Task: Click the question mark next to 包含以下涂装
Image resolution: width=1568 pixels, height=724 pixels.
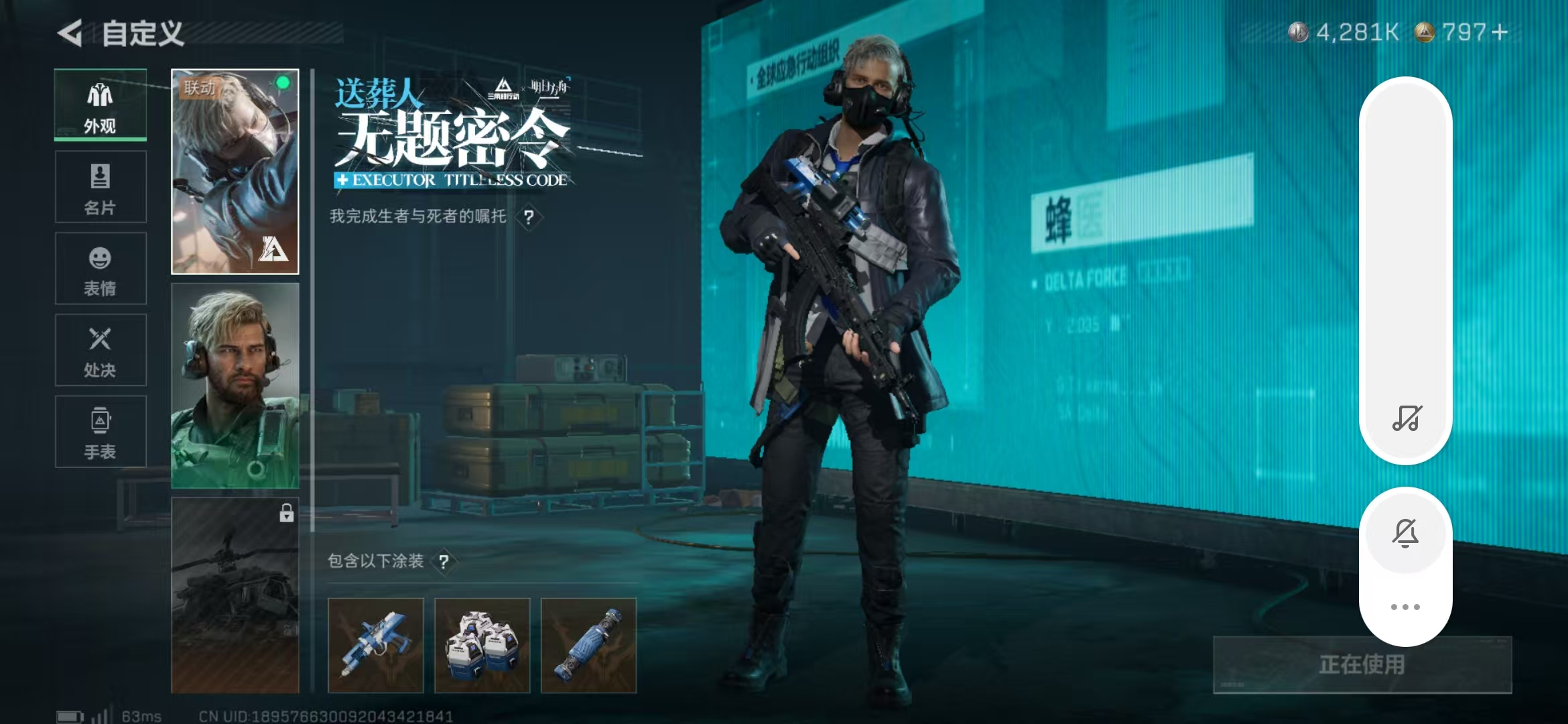Action: (x=444, y=562)
